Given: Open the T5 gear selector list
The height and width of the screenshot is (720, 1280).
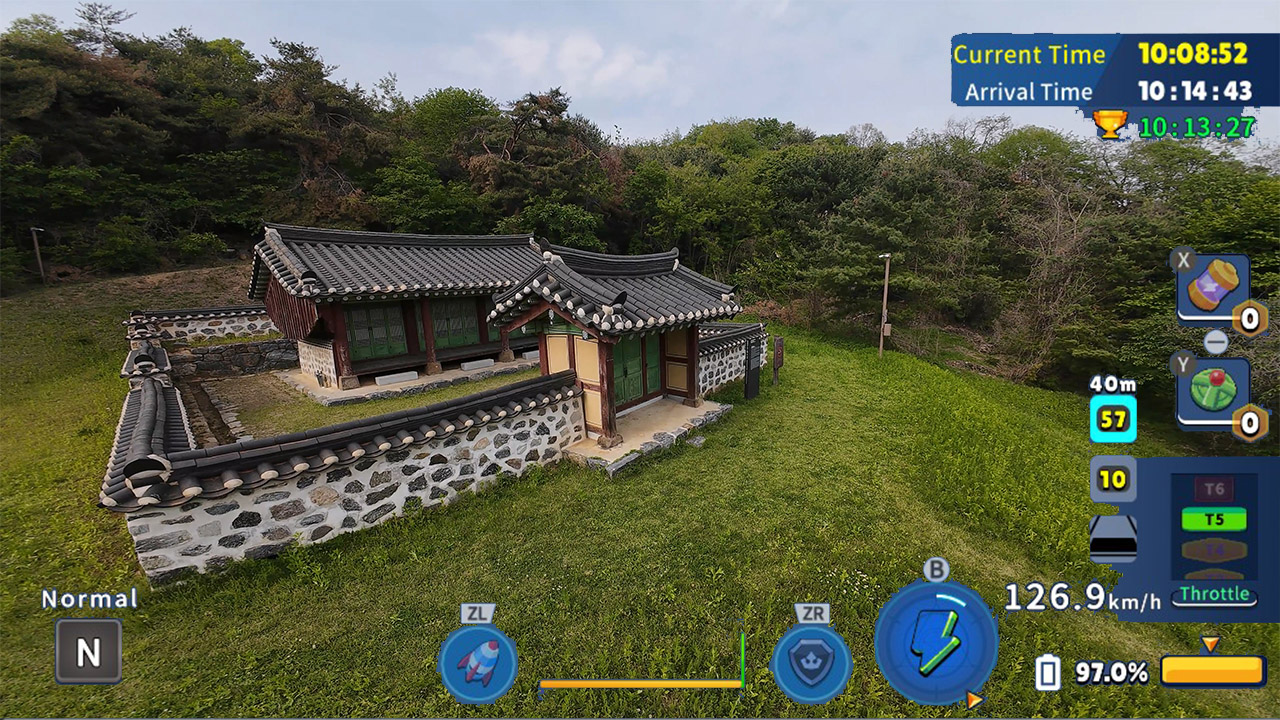Looking at the screenshot, I should tap(1213, 518).
